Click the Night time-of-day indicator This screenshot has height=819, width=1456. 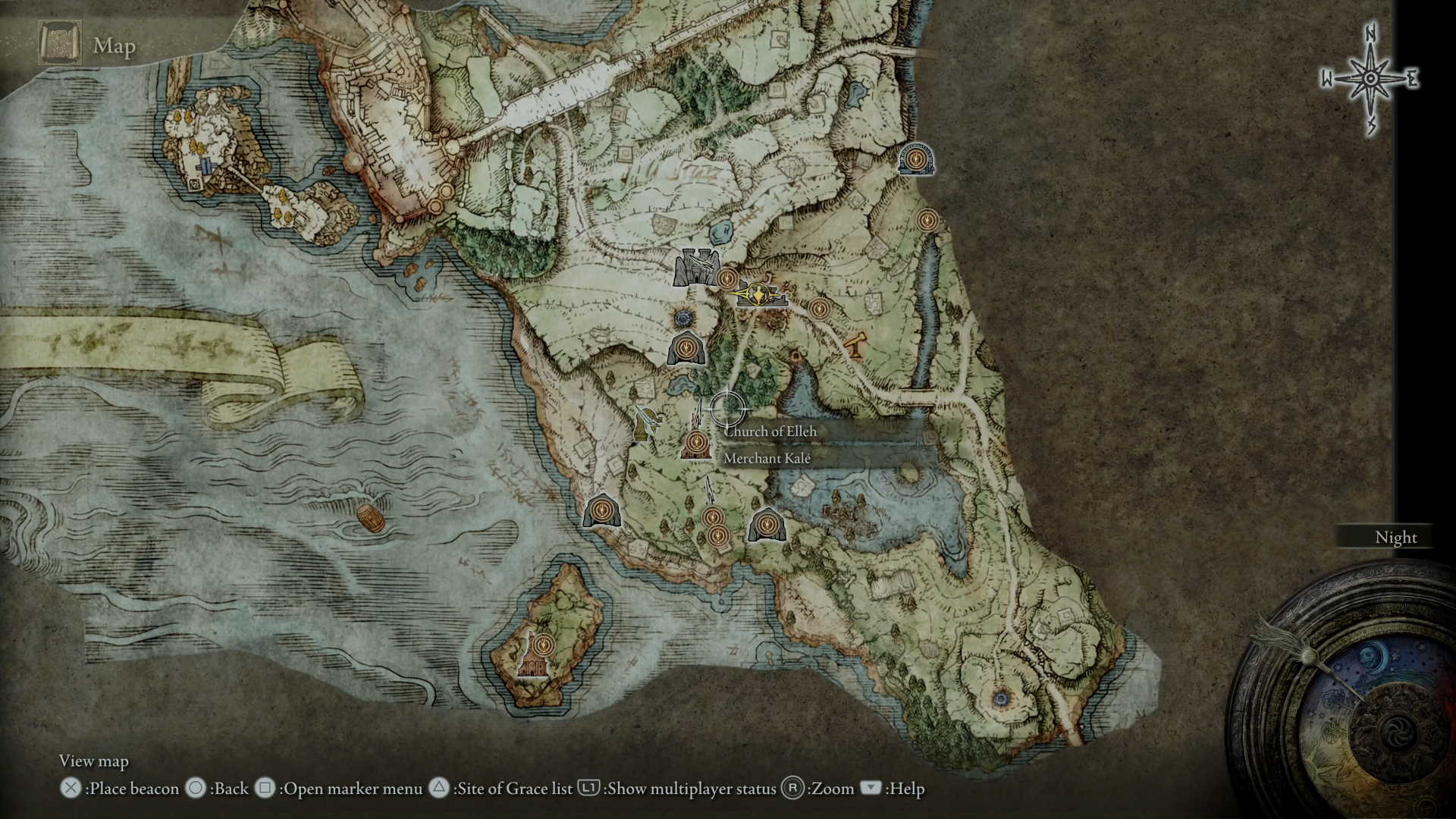1395,538
